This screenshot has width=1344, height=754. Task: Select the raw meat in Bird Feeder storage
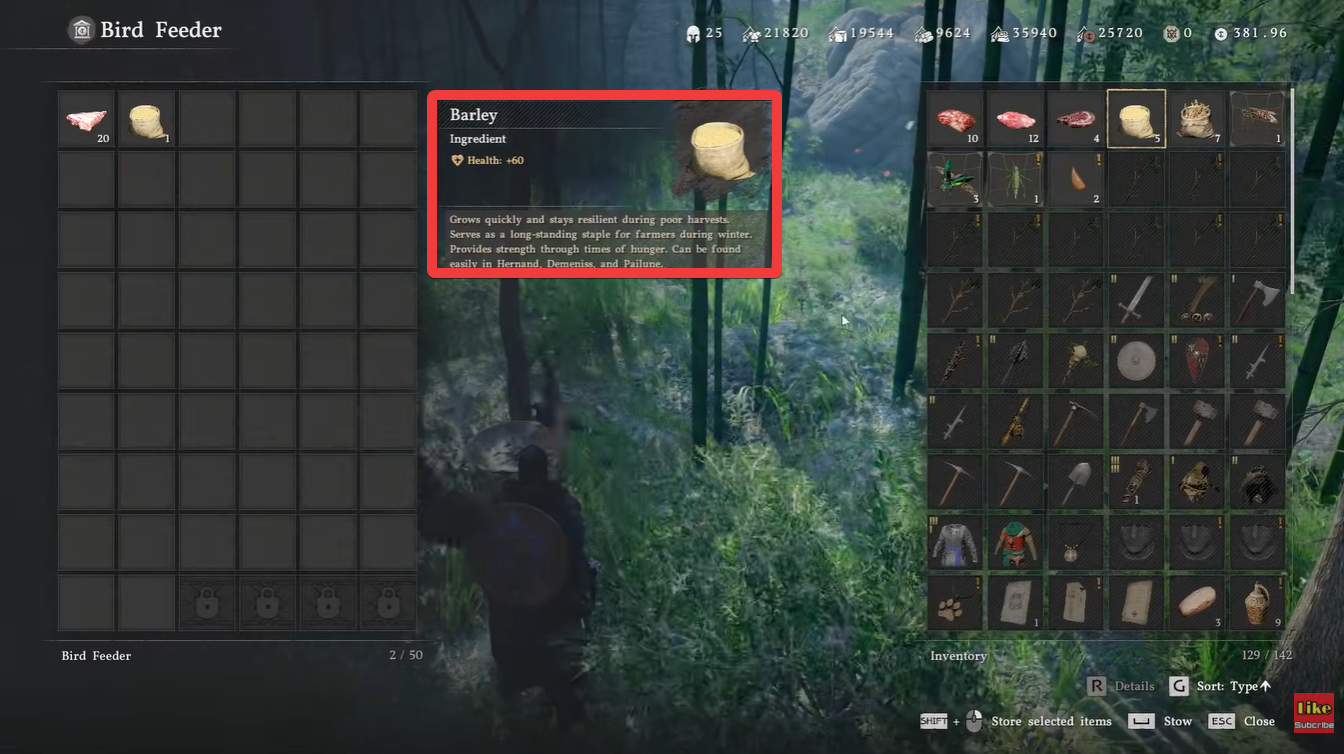(x=85, y=118)
